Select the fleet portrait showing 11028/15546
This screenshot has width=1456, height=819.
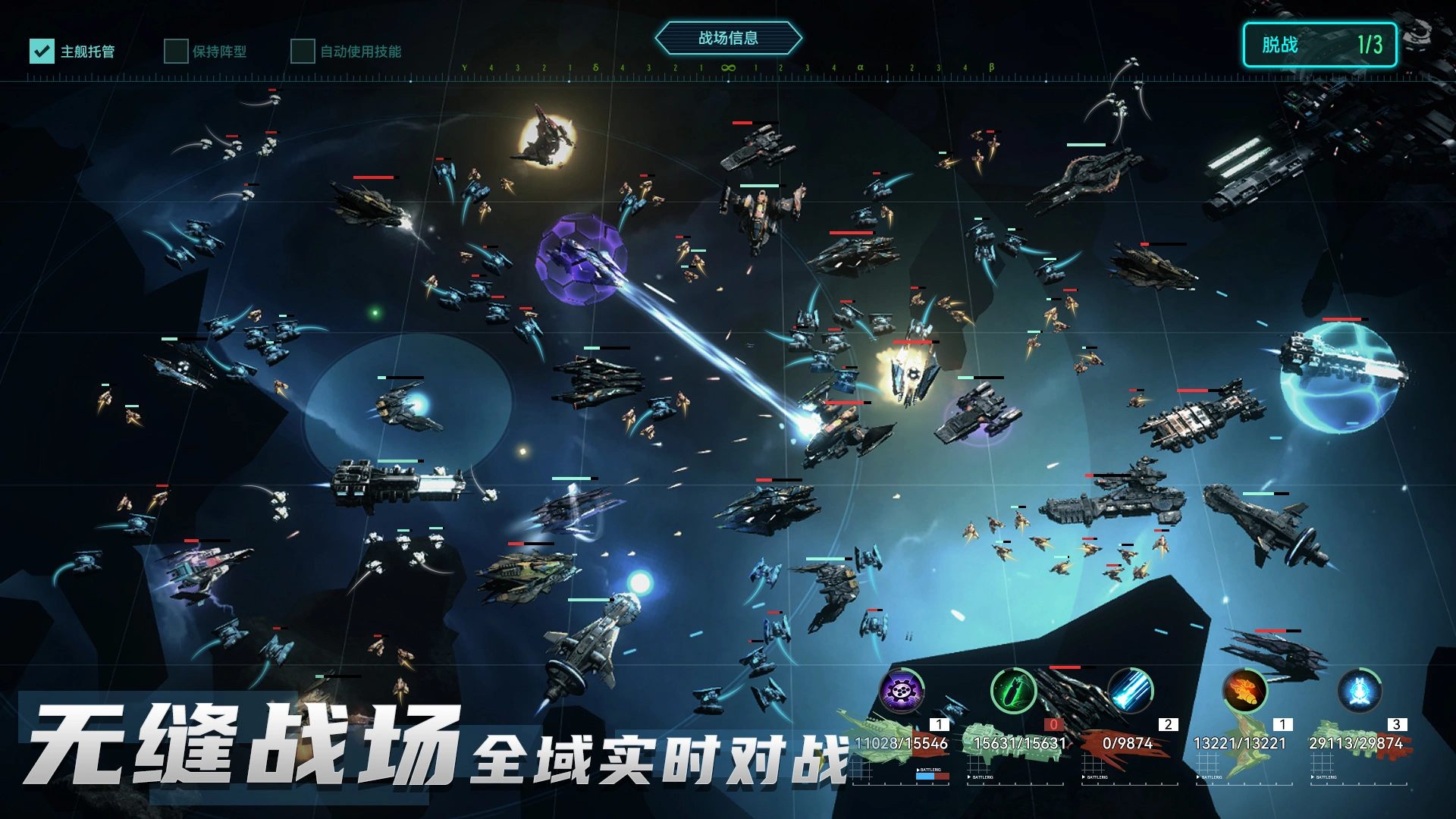[x=900, y=743]
